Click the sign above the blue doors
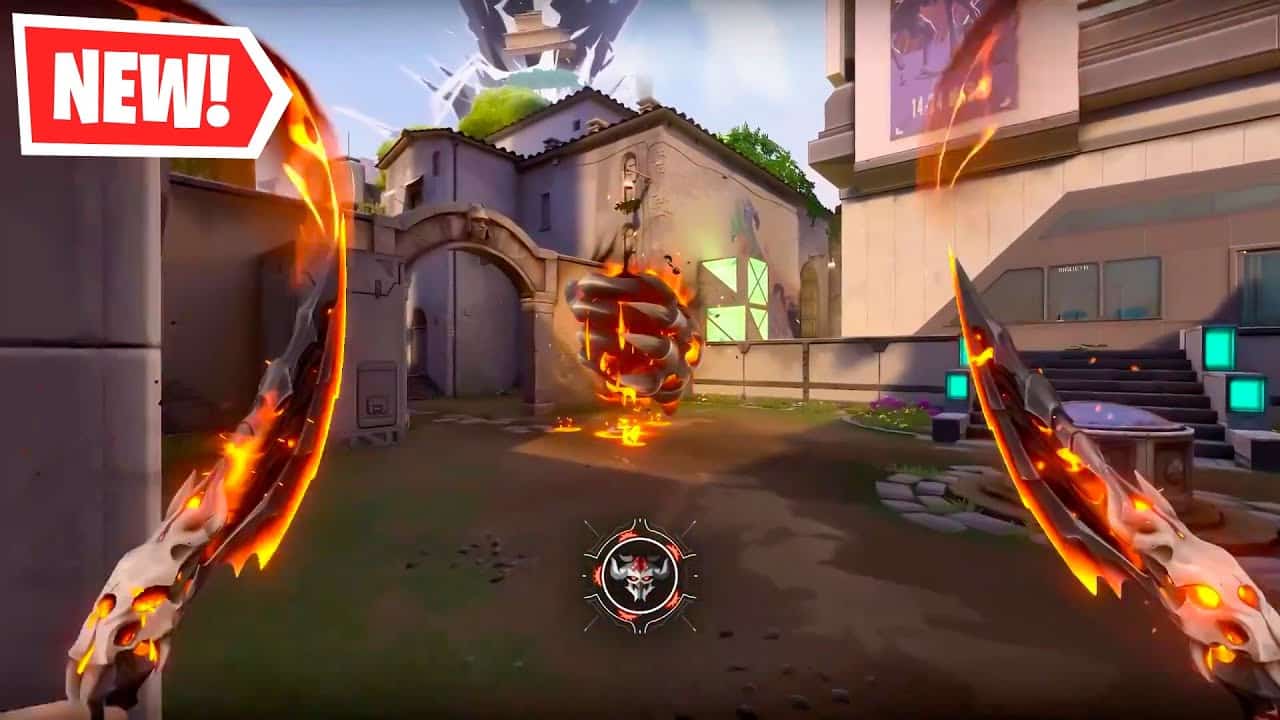The width and height of the screenshot is (1280, 720). tap(1072, 268)
